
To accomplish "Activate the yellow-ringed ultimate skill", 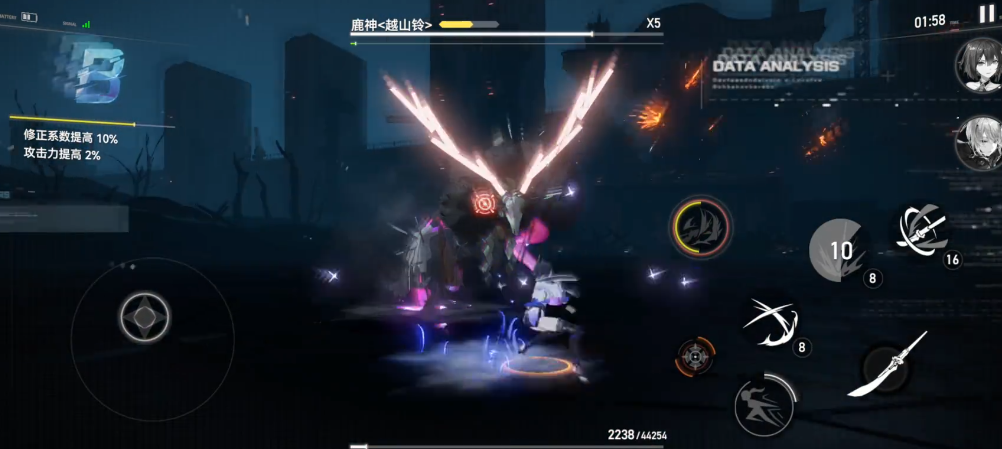I will point(701,226).
